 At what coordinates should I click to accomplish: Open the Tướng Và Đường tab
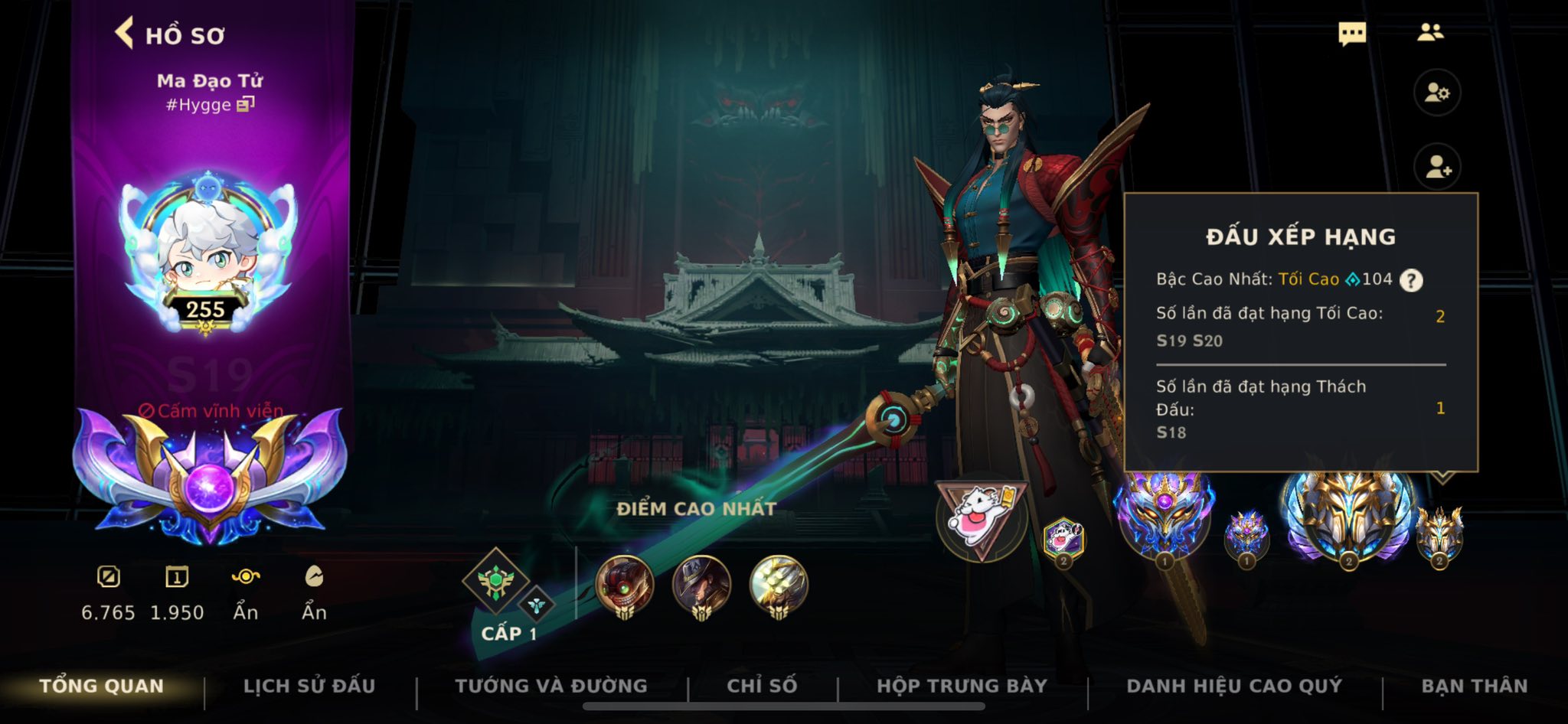pyautogui.click(x=551, y=686)
